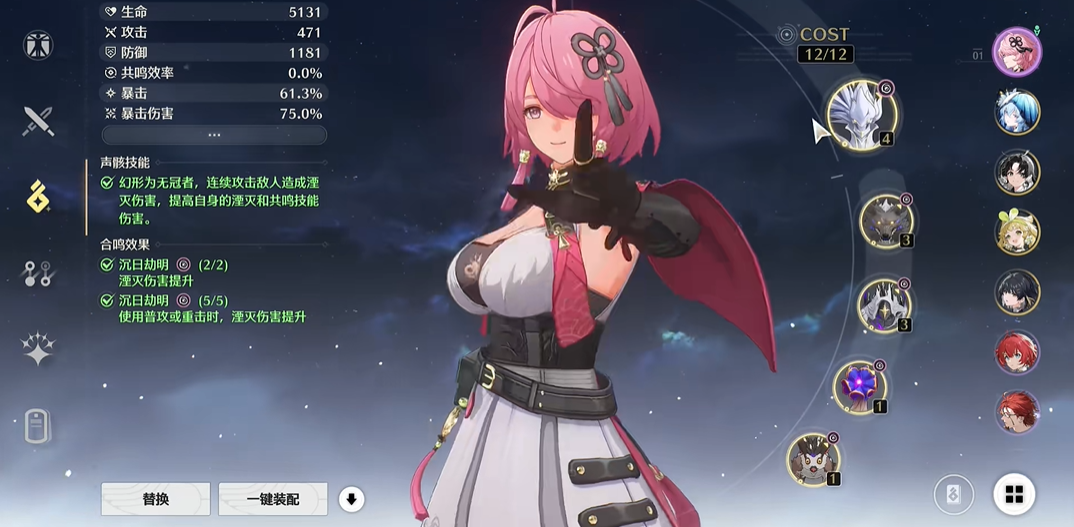Click the round down-arrow button
The image size is (1074, 527).
pyautogui.click(x=350, y=498)
